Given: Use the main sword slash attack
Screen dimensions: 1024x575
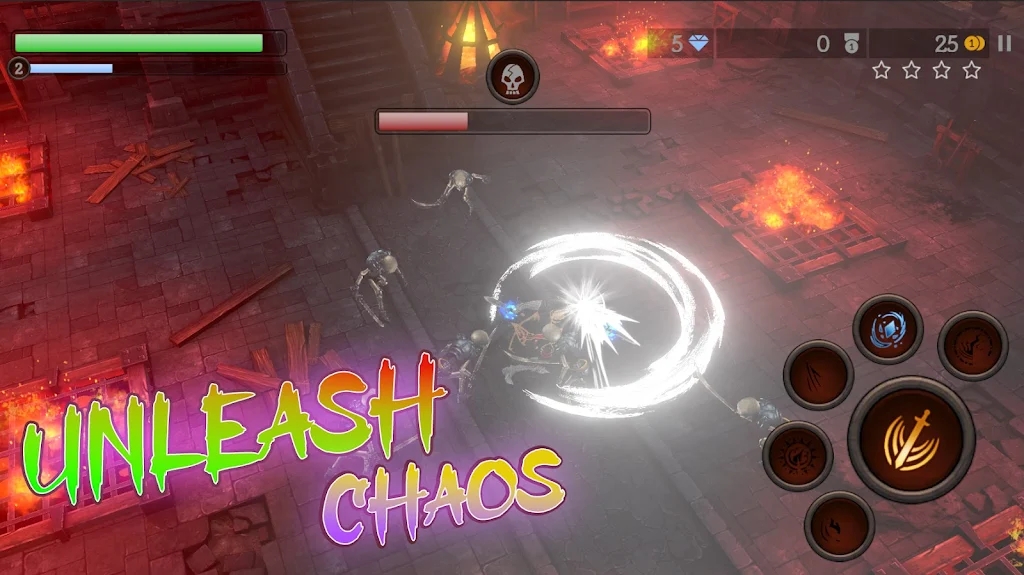Looking at the screenshot, I should (x=911, y=439).
